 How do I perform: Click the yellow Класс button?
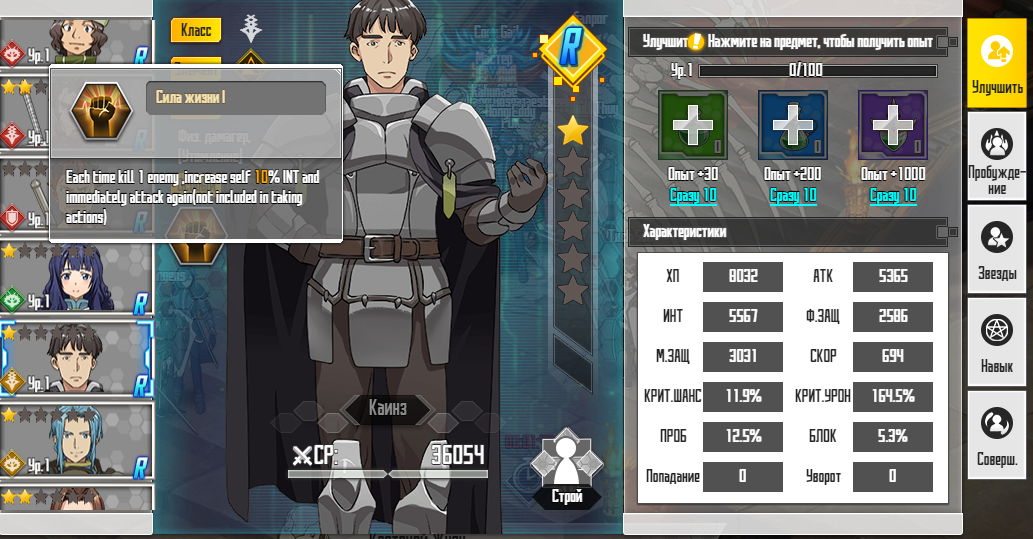[196, 30]
